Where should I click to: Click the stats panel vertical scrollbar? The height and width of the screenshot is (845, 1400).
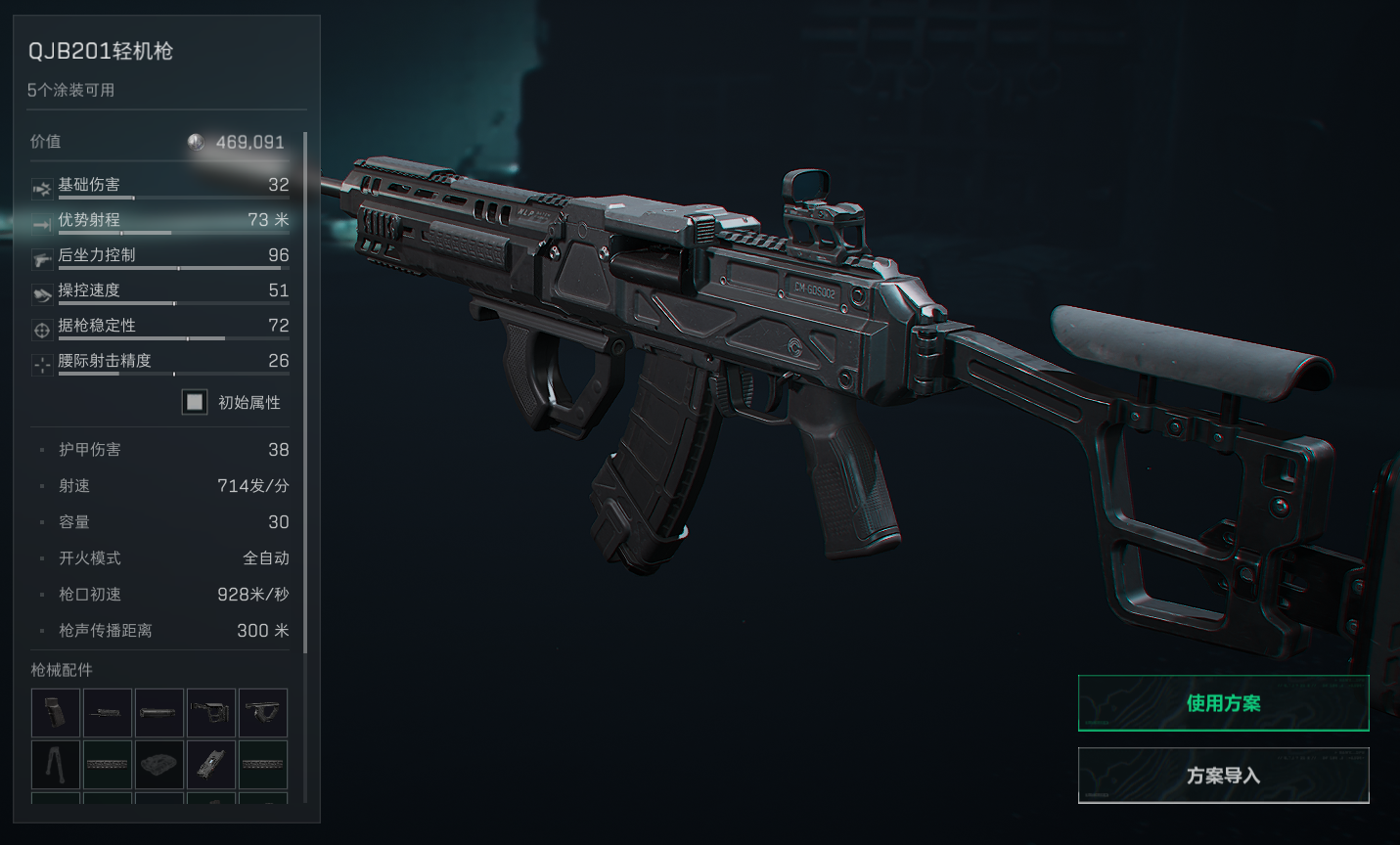pyautogui.click(x=305, y=391)
